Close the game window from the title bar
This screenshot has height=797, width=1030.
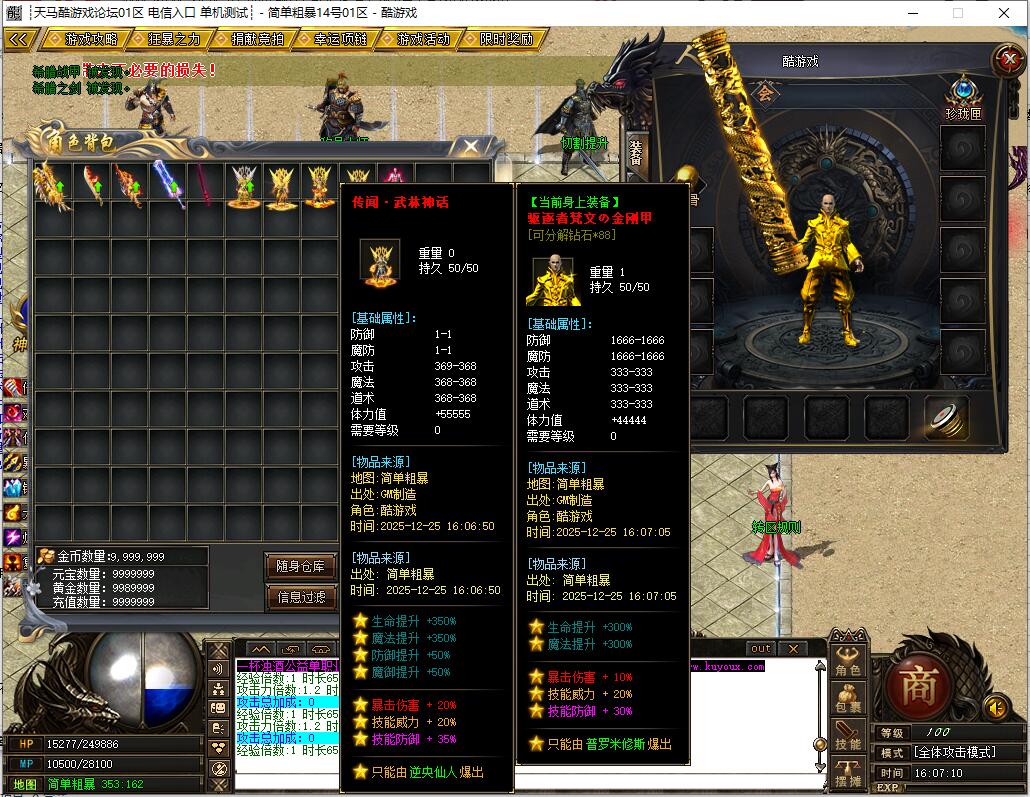point(1002,13)
